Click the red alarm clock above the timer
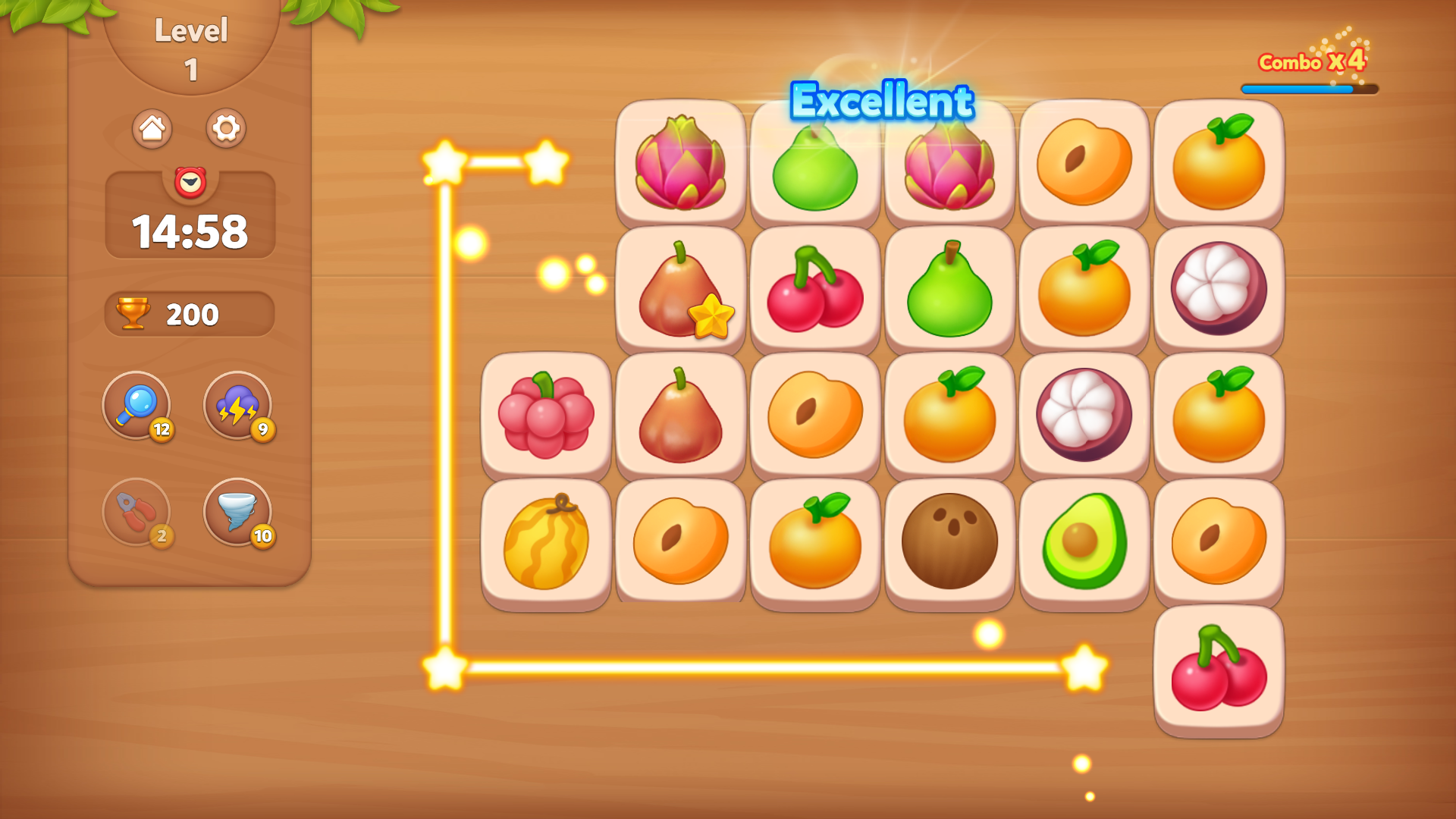This screenshot has height=819, width=1456. 190,182
